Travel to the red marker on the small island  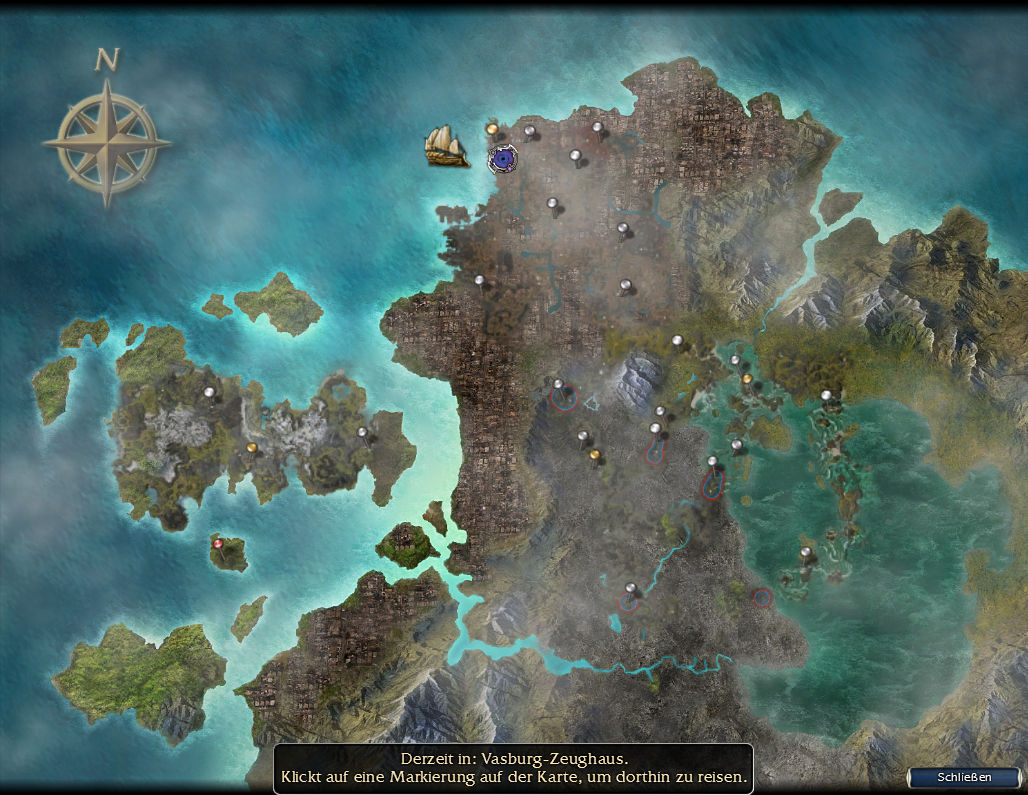click(217, 543)
